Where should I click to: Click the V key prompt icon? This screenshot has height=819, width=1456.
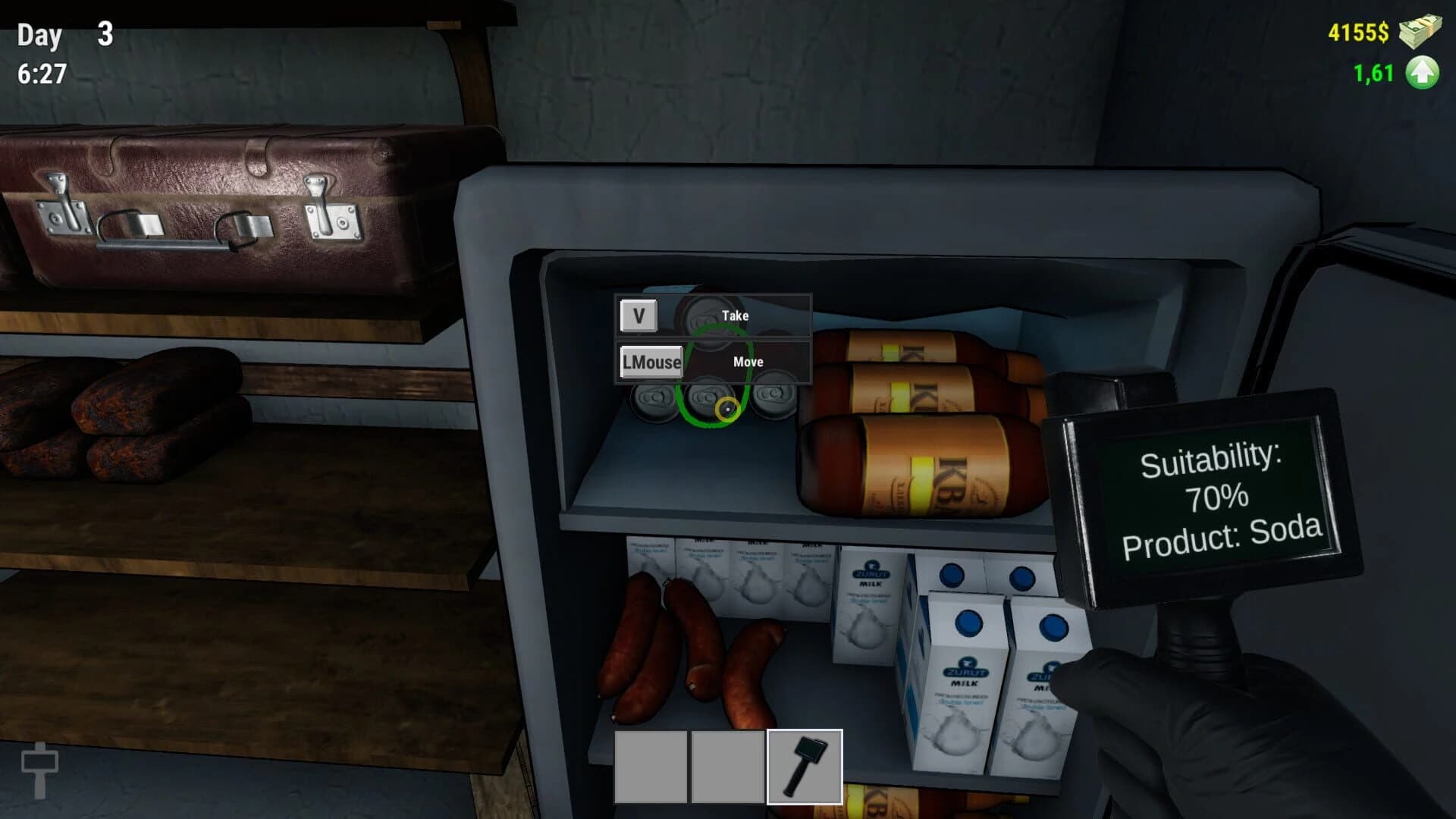(x=639, y=315)
